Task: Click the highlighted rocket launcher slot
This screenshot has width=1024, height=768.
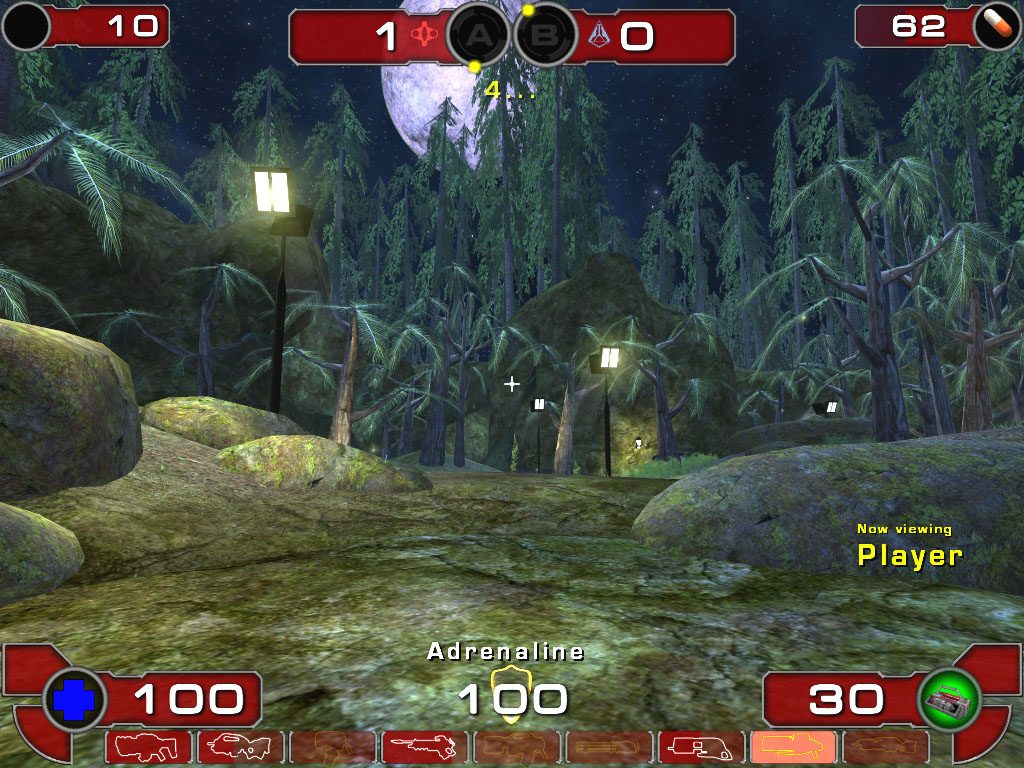Action: pyautogui.click(x=792, y=747)
